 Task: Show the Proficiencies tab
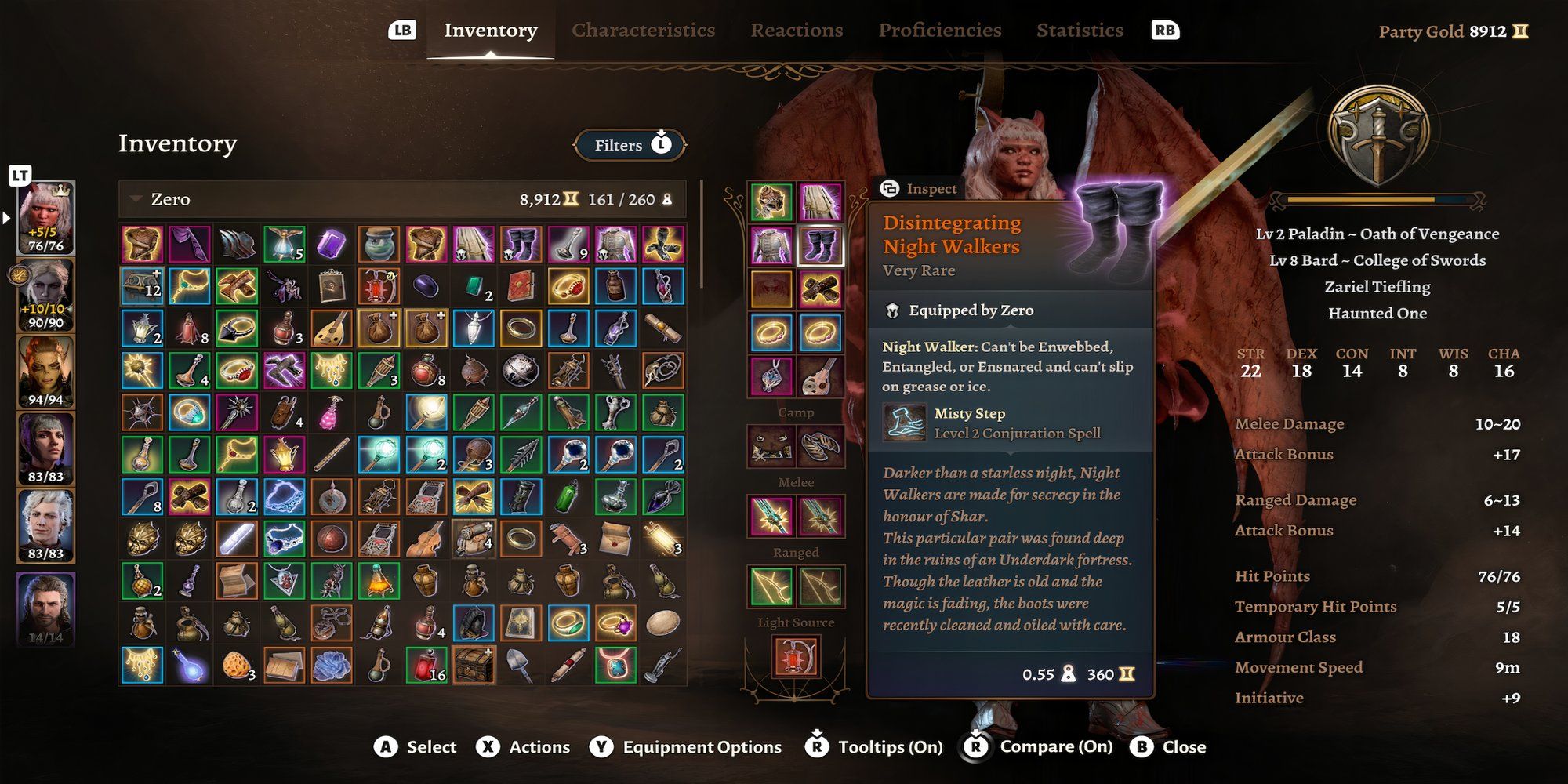(x=939, y=31)
